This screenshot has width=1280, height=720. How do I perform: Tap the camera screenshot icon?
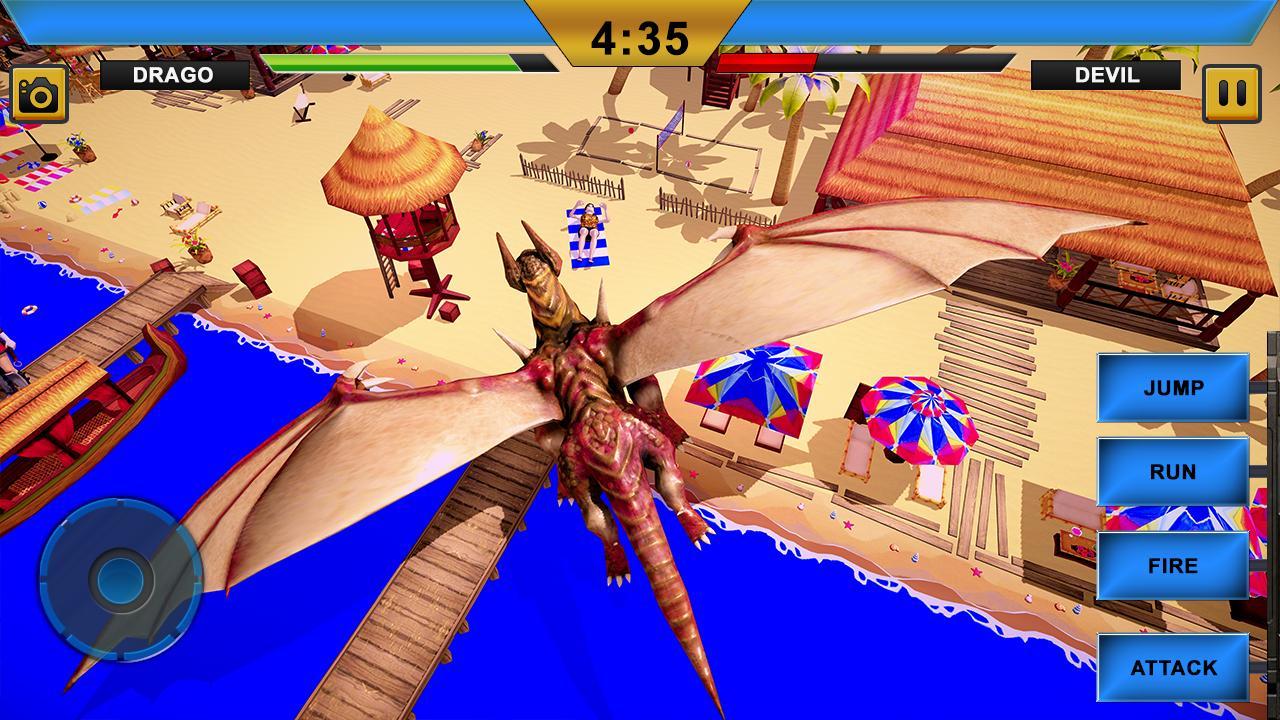click(x=38, y=91)
